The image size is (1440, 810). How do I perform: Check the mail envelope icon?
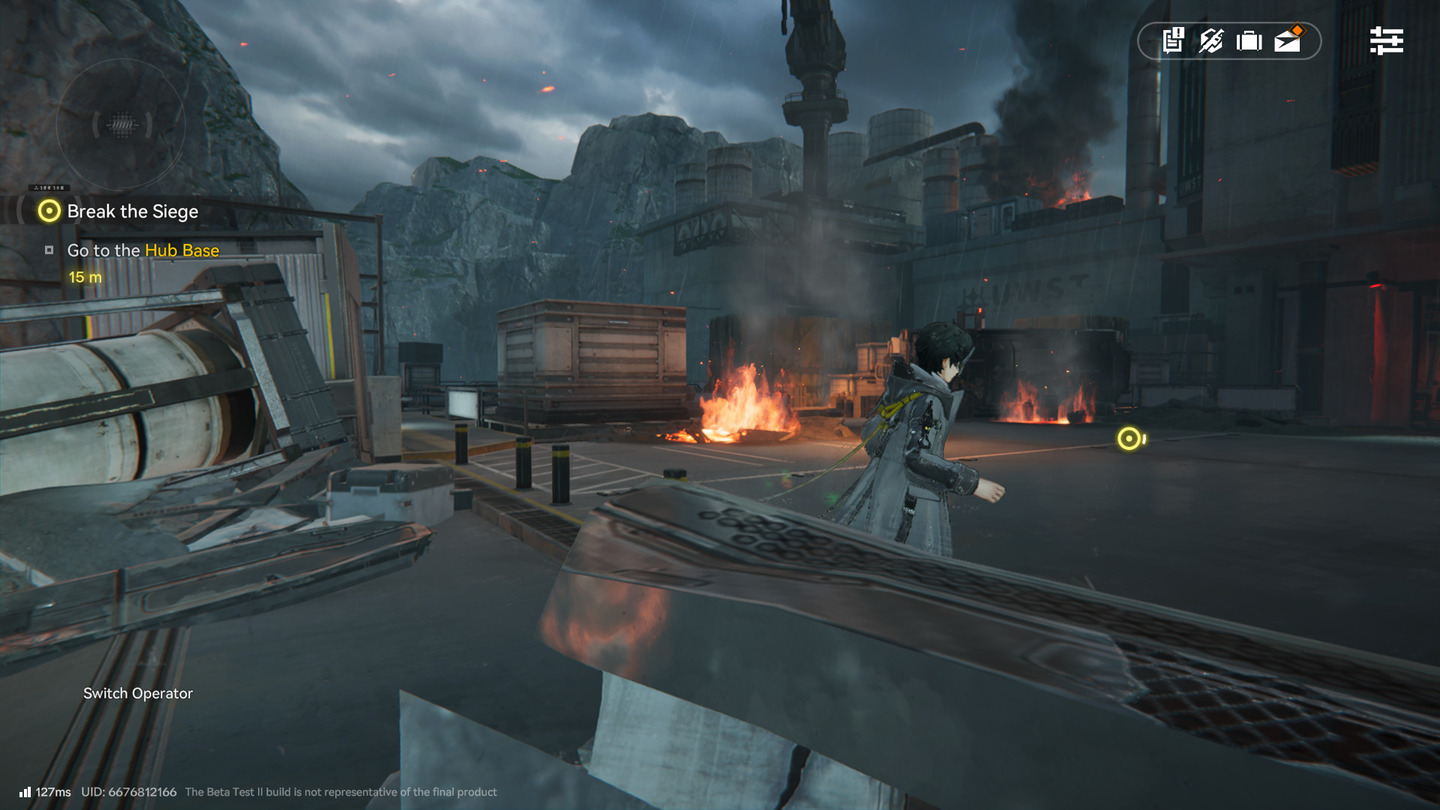(1288, 40)
